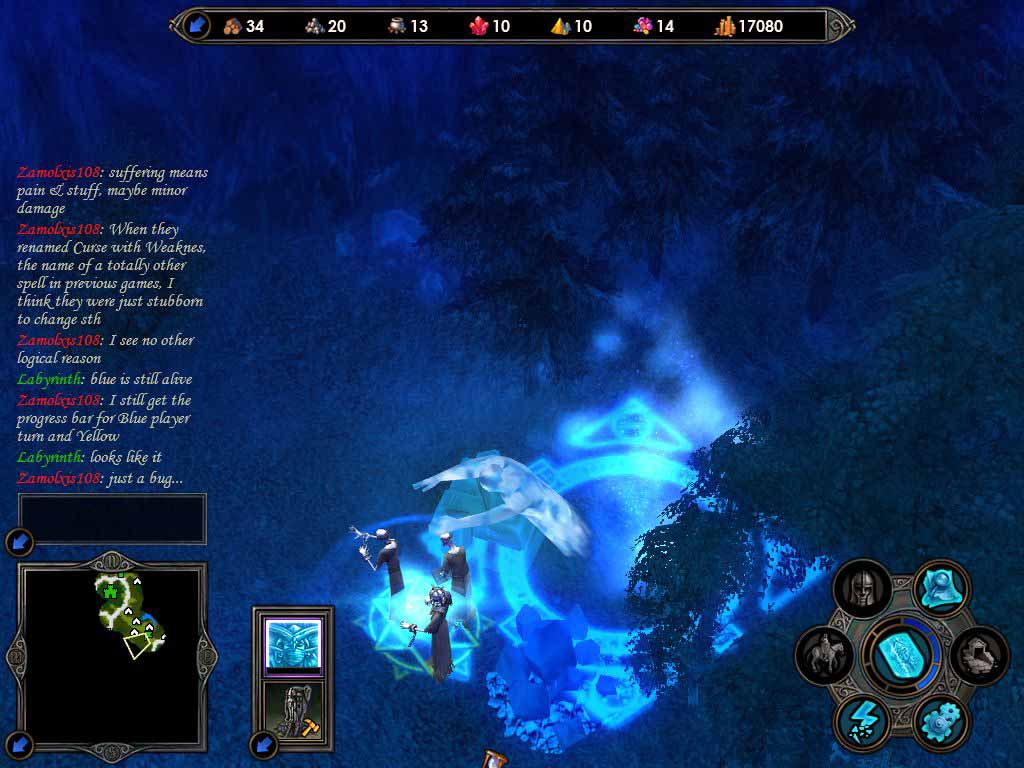Open the lightning bolt spell button

861,722
